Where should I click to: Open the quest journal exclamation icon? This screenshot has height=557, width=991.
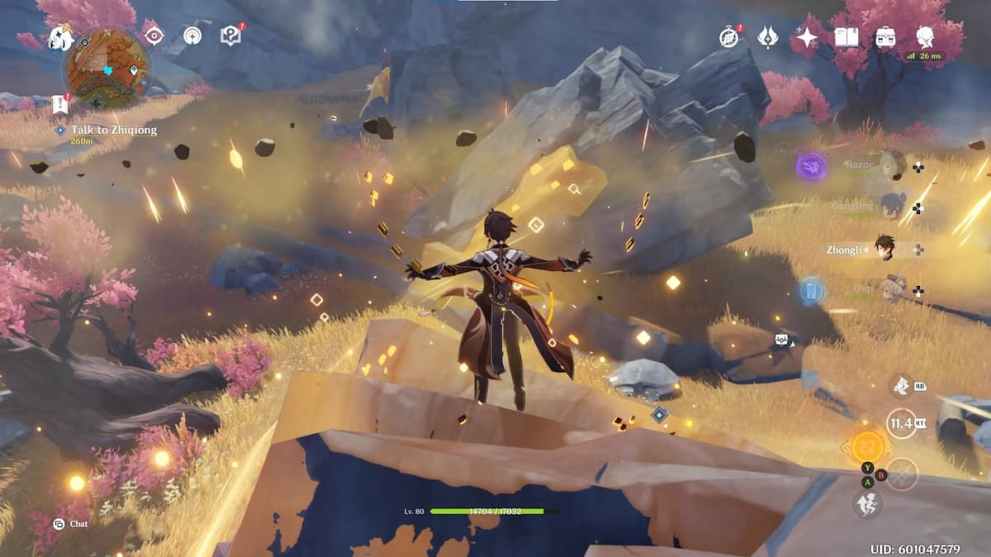coord(59,104)
